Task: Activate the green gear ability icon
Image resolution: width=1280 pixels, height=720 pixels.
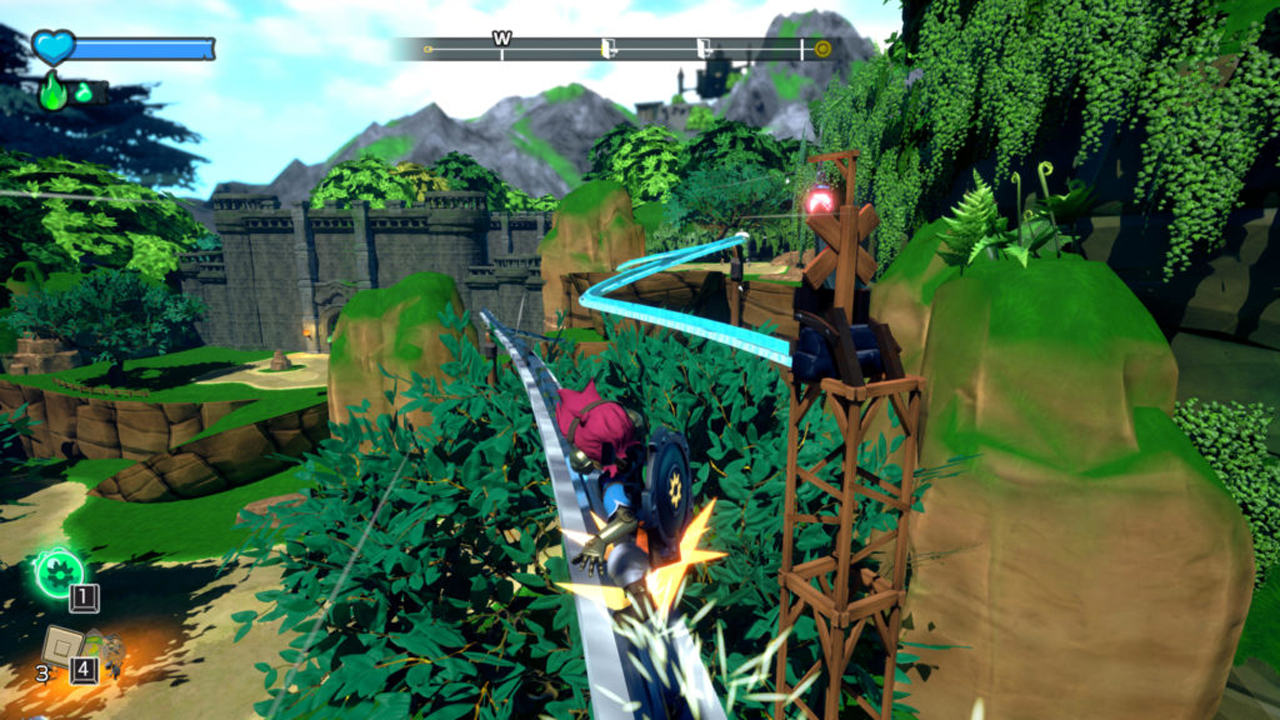Action: point(58,571)
